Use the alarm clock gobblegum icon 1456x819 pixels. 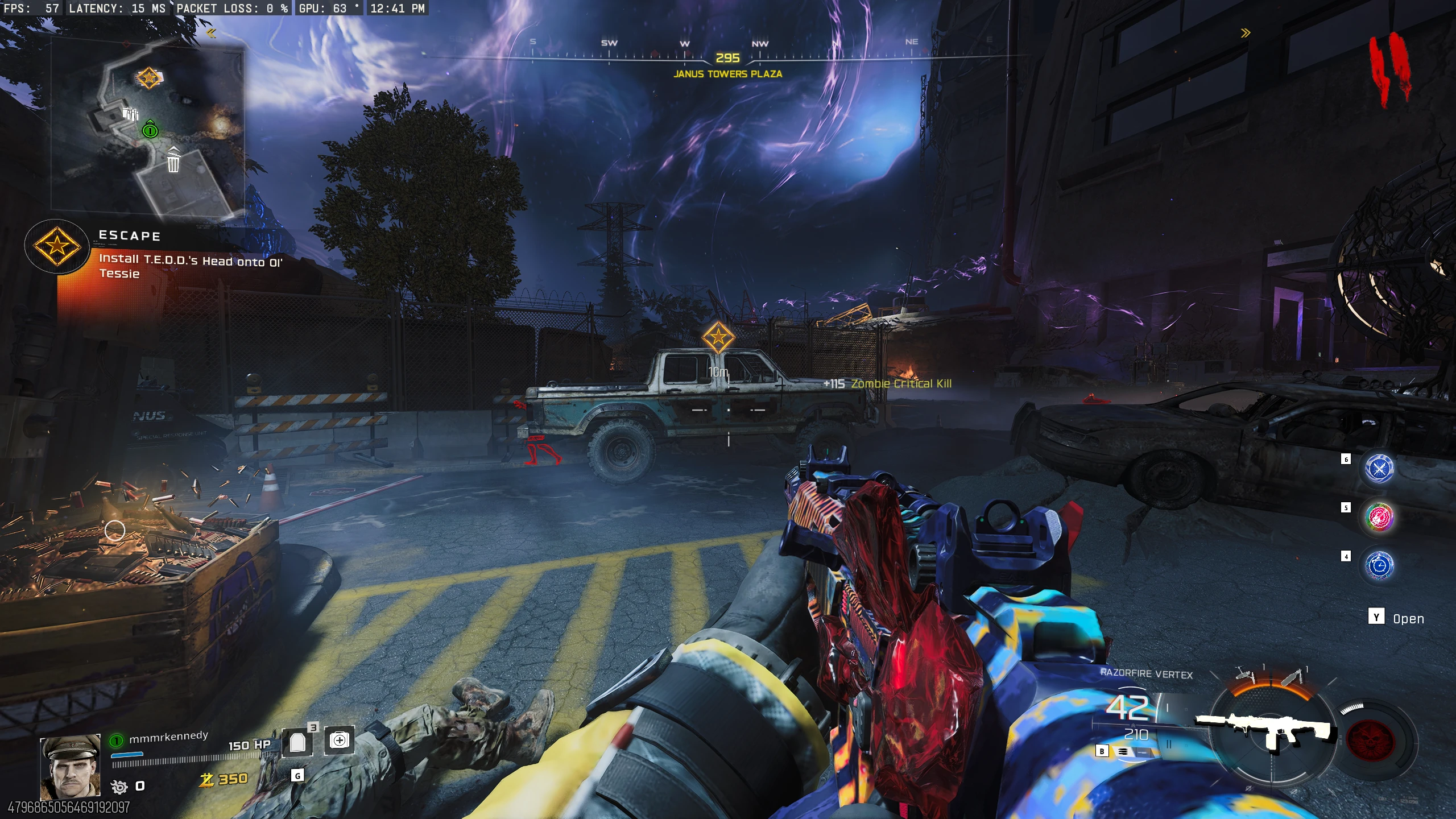1379,565
